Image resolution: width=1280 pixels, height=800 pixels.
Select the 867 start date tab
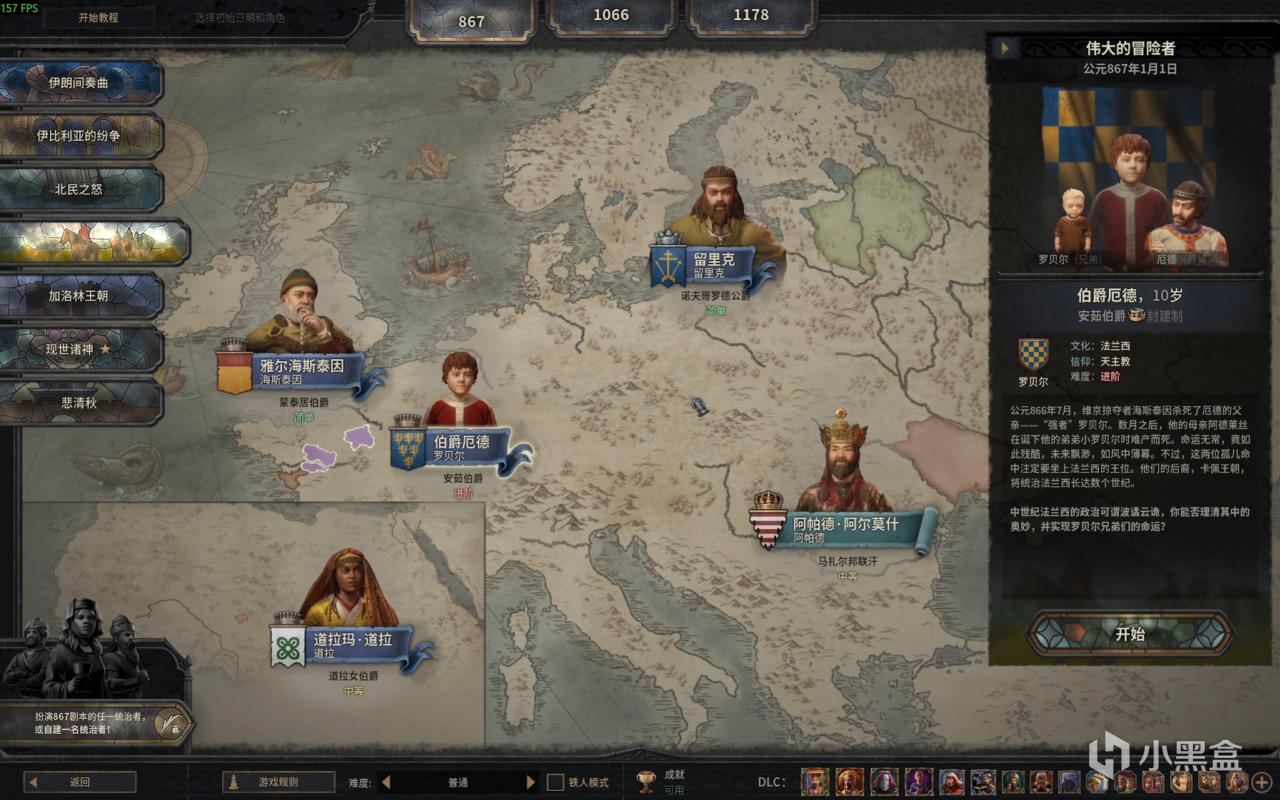(471, 20)
